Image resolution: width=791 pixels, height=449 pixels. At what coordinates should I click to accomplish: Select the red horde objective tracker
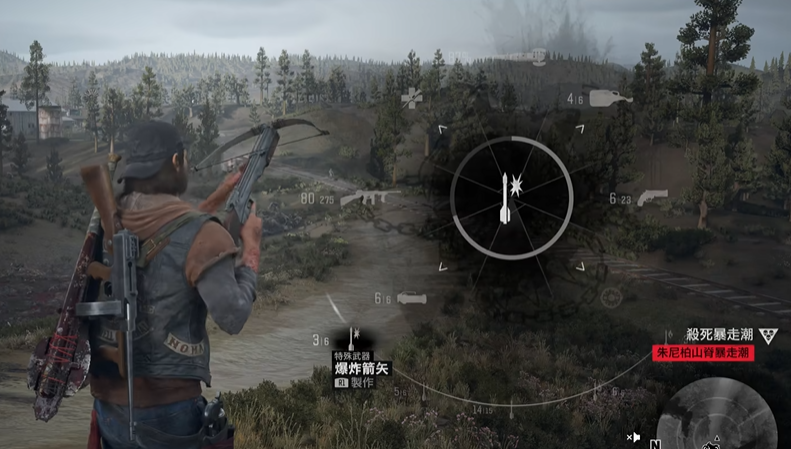point(704,353)
